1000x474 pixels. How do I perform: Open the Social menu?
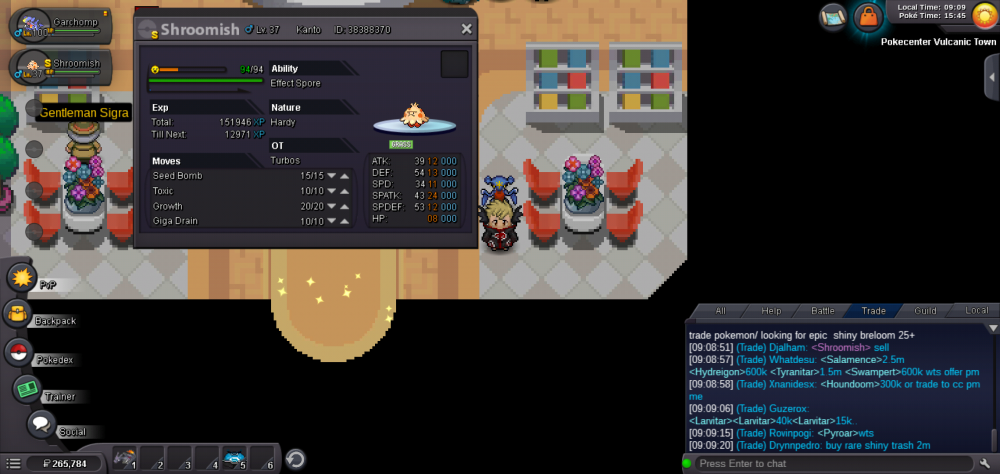(41, 424)
